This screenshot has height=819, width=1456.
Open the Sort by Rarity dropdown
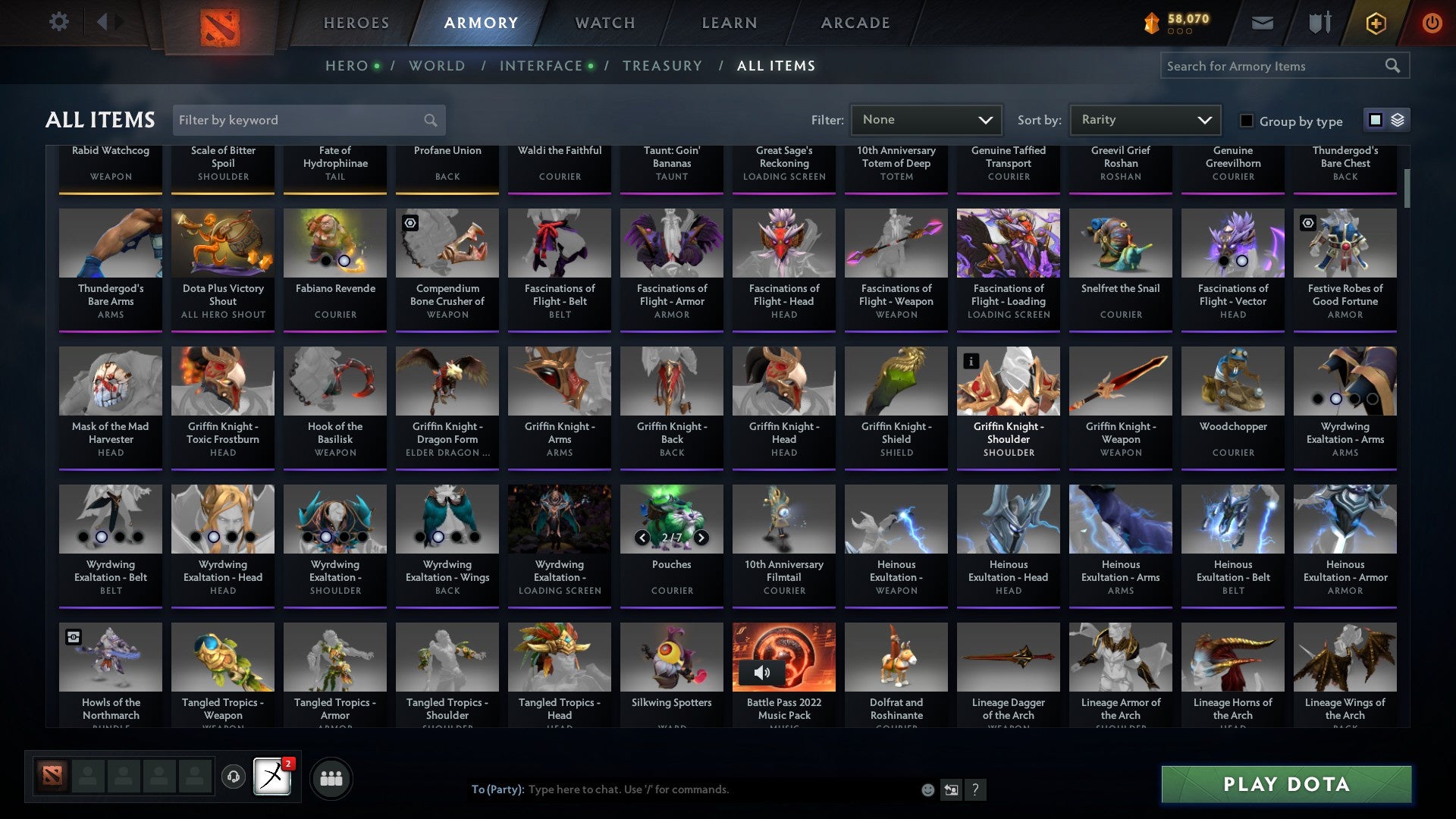(1144, 119)
